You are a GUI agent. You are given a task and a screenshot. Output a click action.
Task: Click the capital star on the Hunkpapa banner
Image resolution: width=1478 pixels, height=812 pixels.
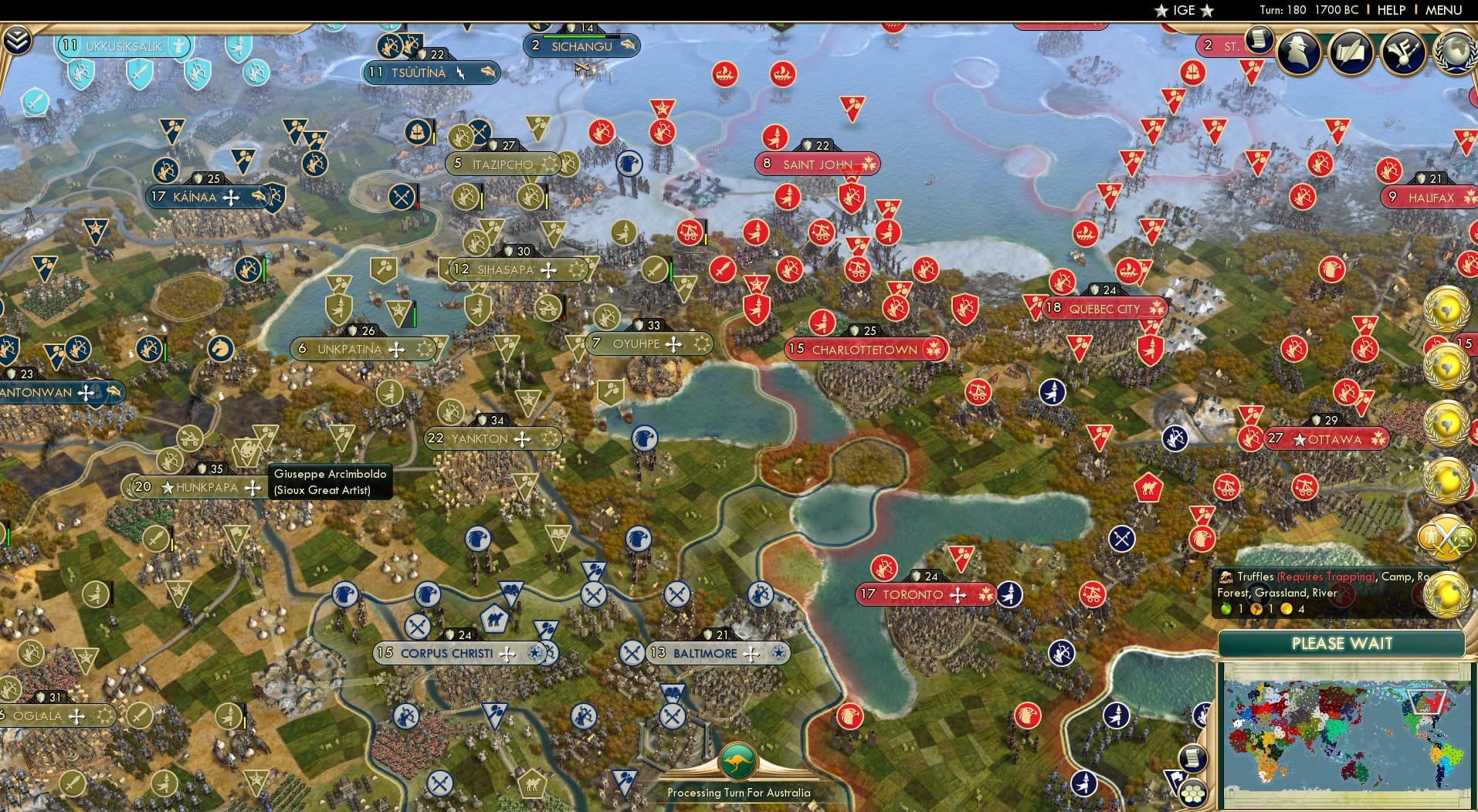166,486
